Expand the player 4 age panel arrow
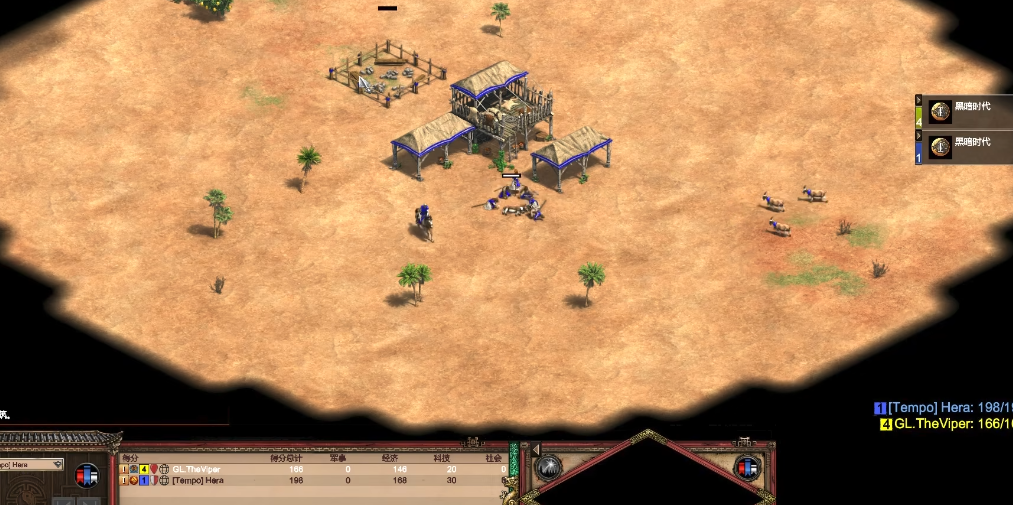This screenshot has width=1013, height=505. coord(919,100)
